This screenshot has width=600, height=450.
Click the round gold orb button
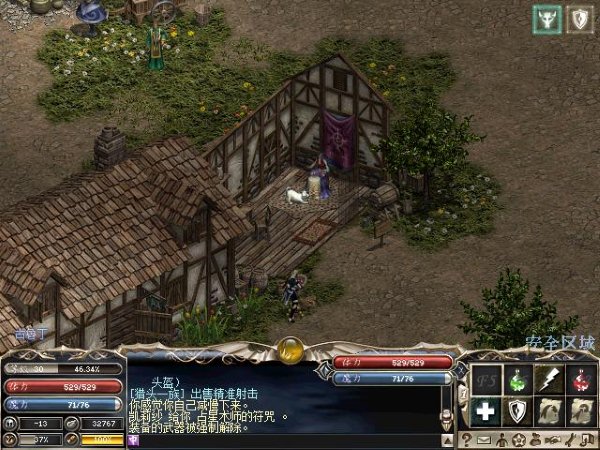292,349
